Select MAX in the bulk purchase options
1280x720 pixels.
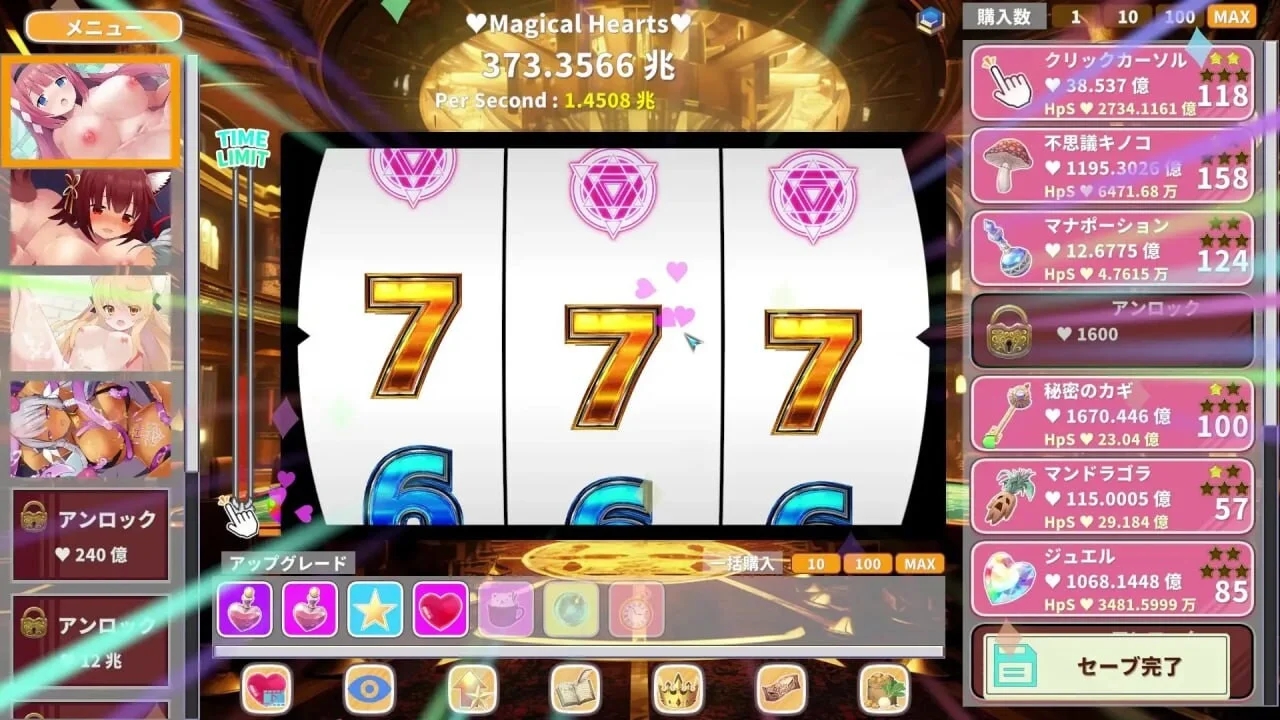[920, 564]
